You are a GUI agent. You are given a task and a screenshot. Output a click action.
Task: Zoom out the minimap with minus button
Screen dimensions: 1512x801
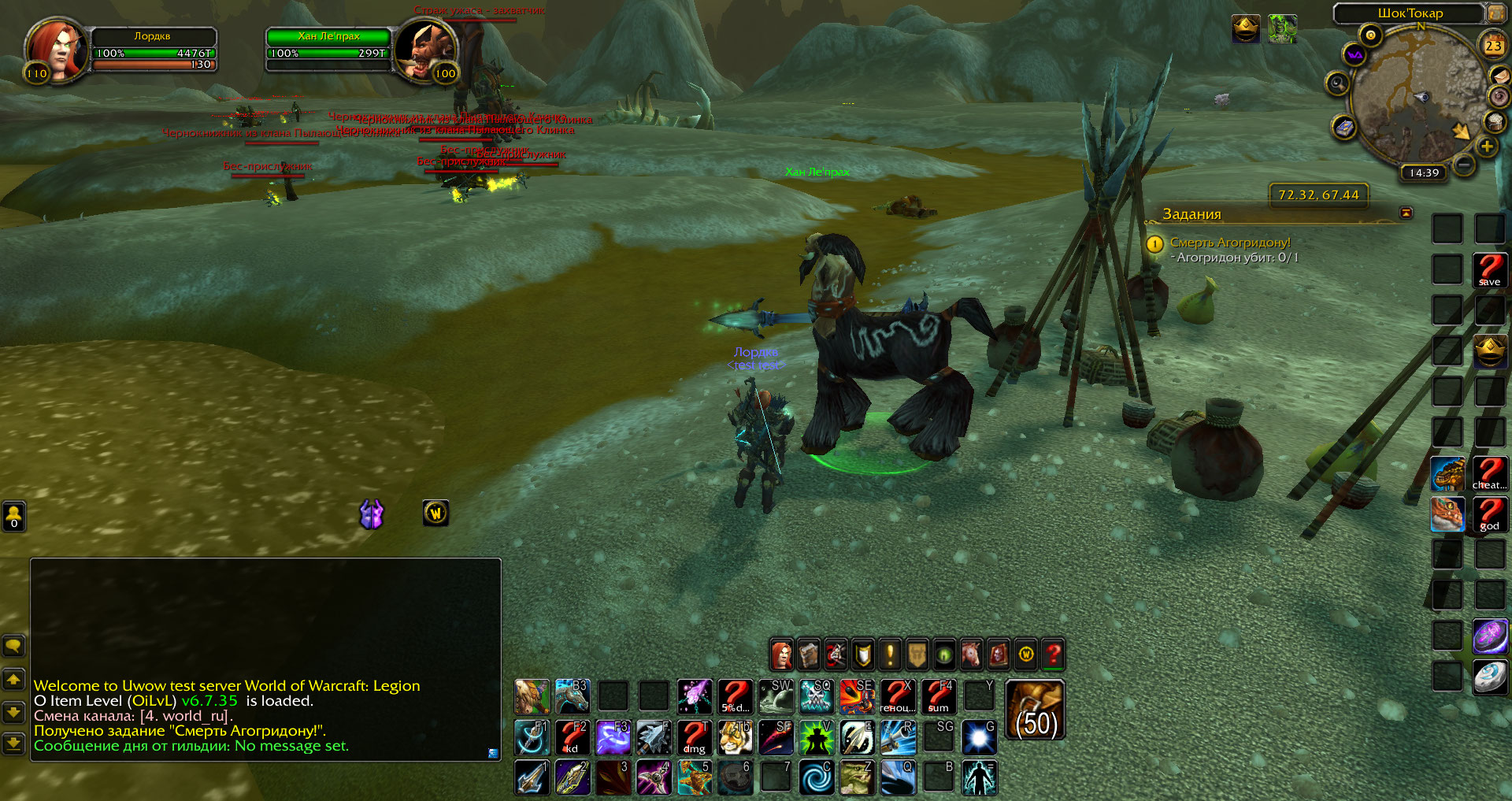[x=1464, y=165]
